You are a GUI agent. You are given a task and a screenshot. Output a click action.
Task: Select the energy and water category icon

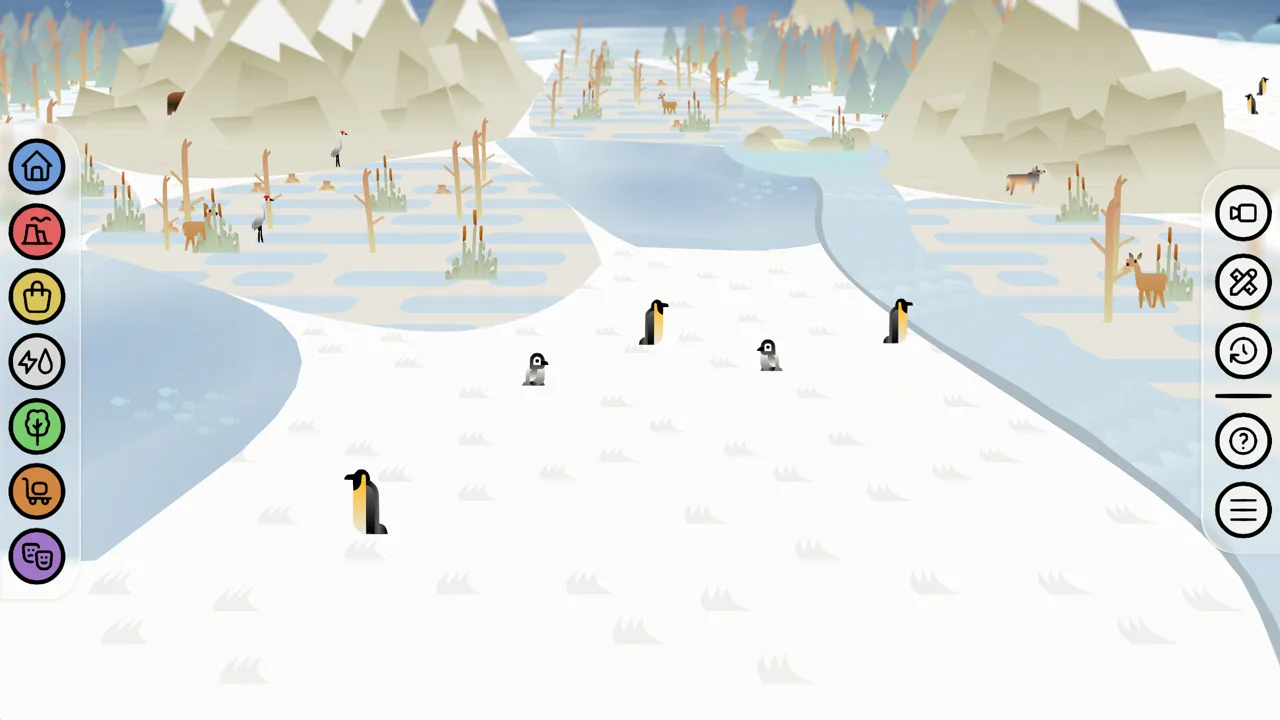[37, 362]
